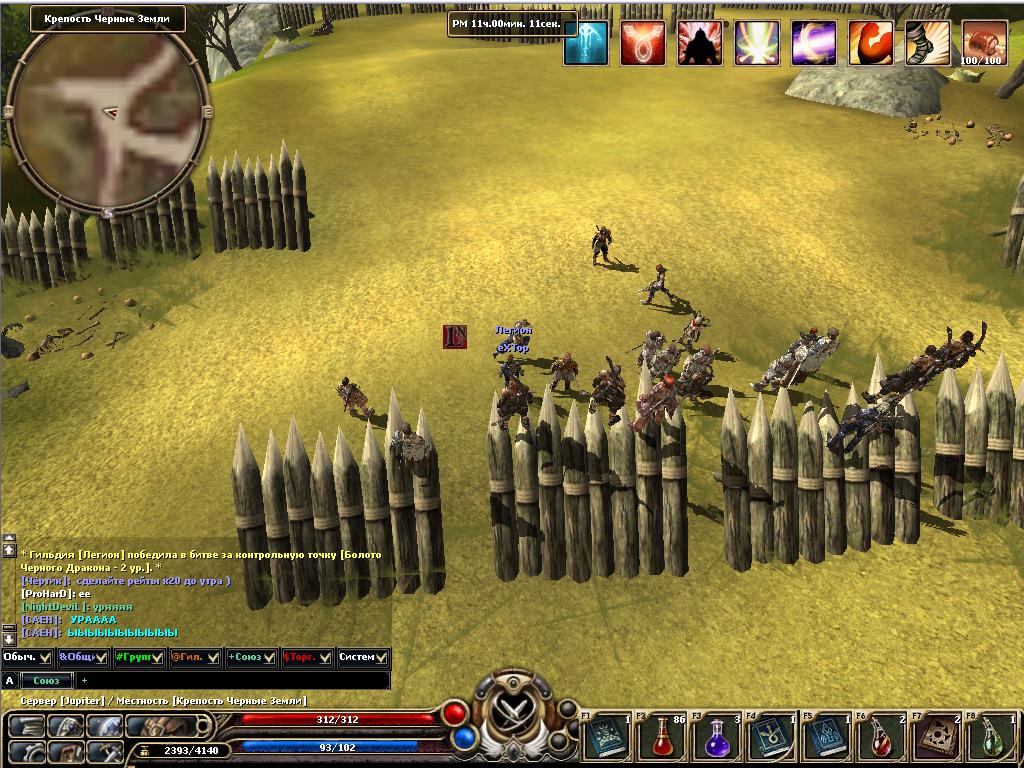The width and height of the screenshot is (1024, 768).
Task: Click the meat food status icon
Action: pos(985,43)
